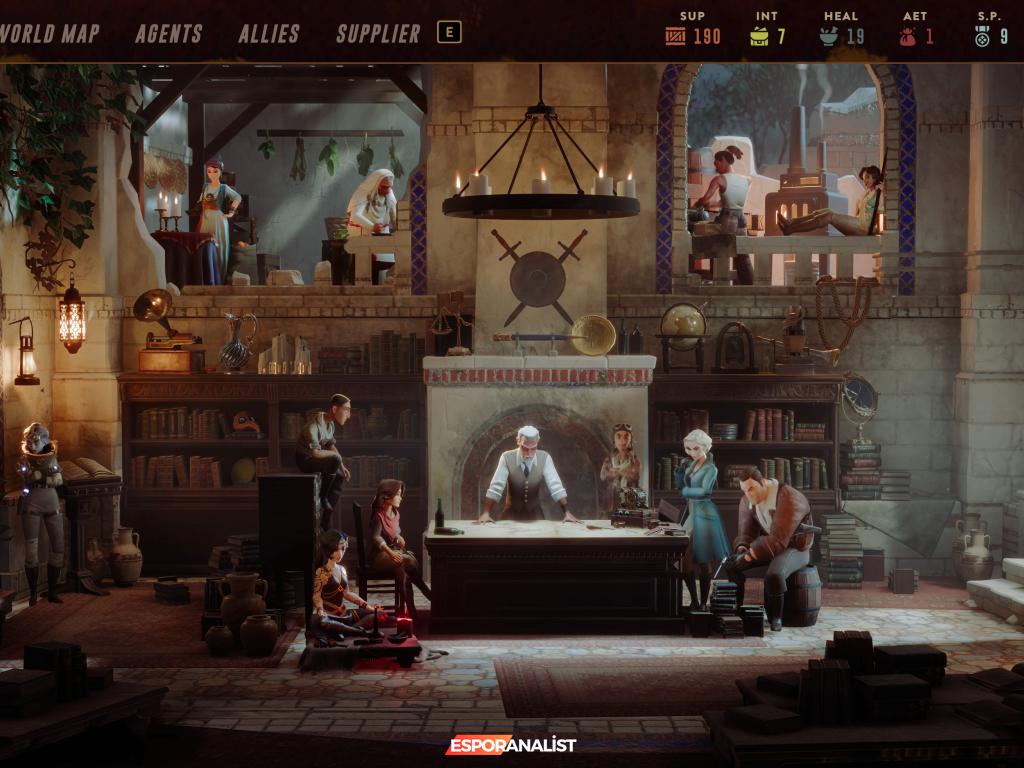Screen dimensions: 1024x768
Task: Show the Allies tab
Action: pyautogui.click(x=269, y=33)
